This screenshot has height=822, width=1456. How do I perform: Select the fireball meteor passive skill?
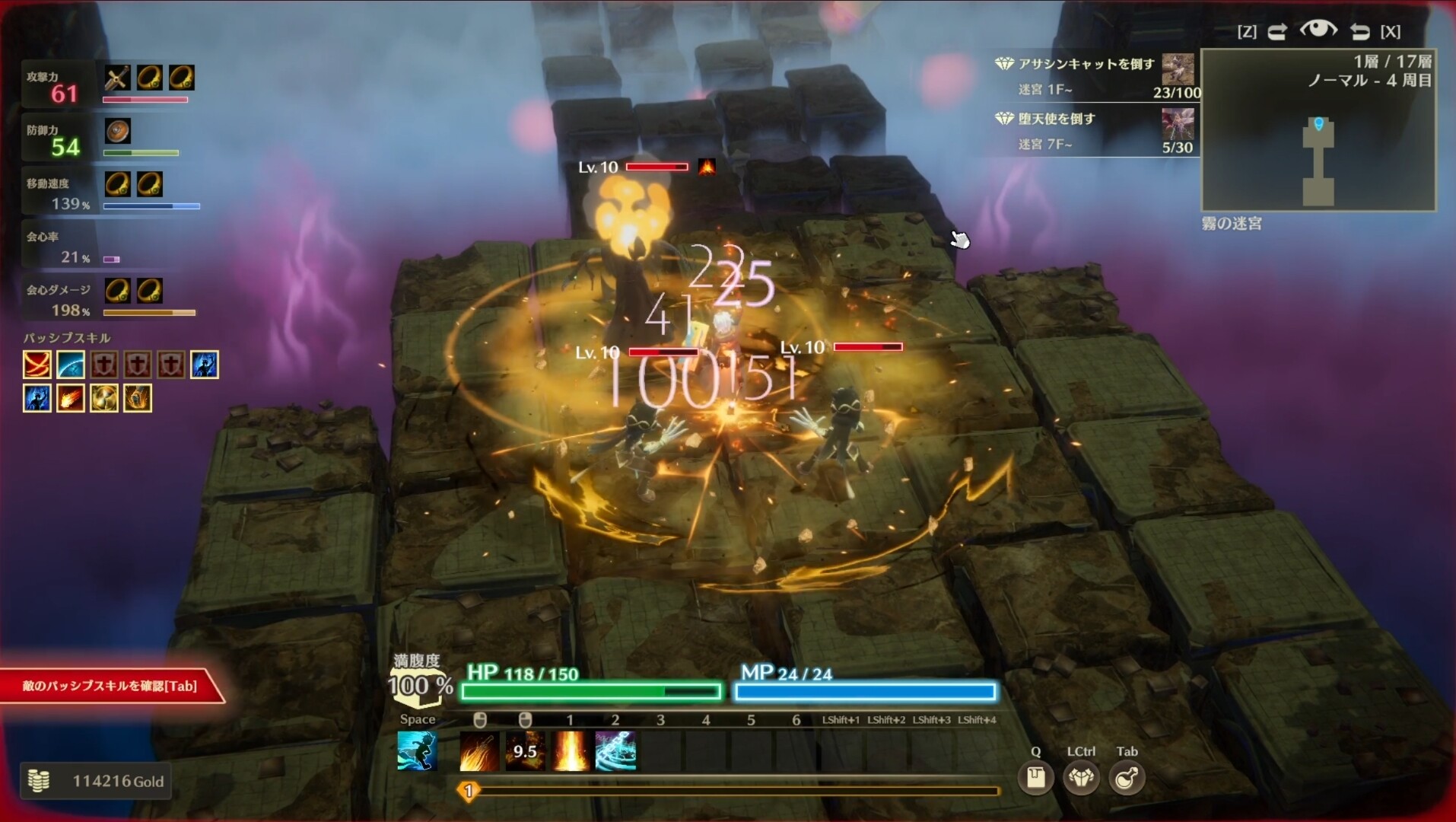(x=71, y=398)
